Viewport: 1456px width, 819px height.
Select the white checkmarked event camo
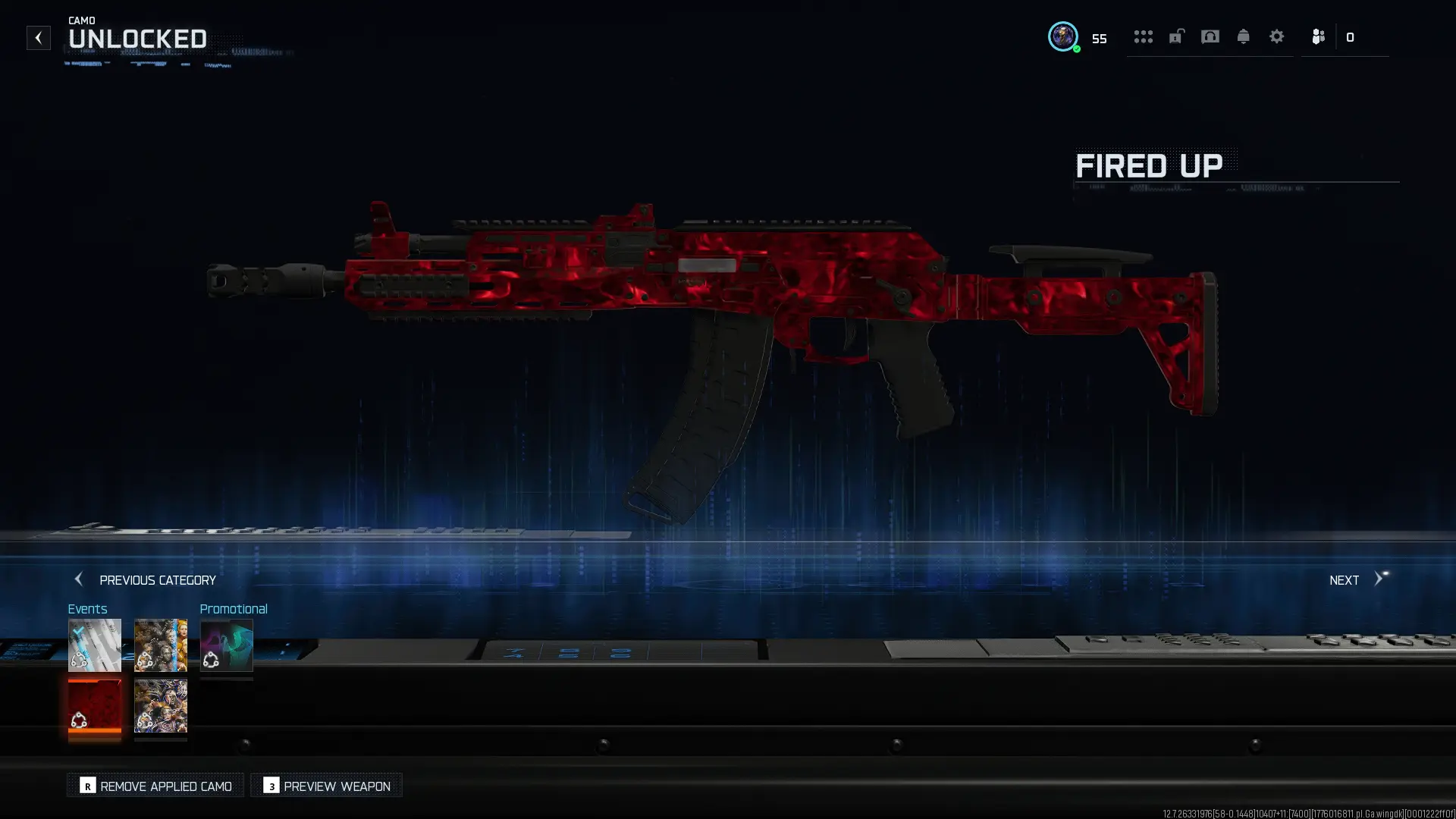point(95,645)
